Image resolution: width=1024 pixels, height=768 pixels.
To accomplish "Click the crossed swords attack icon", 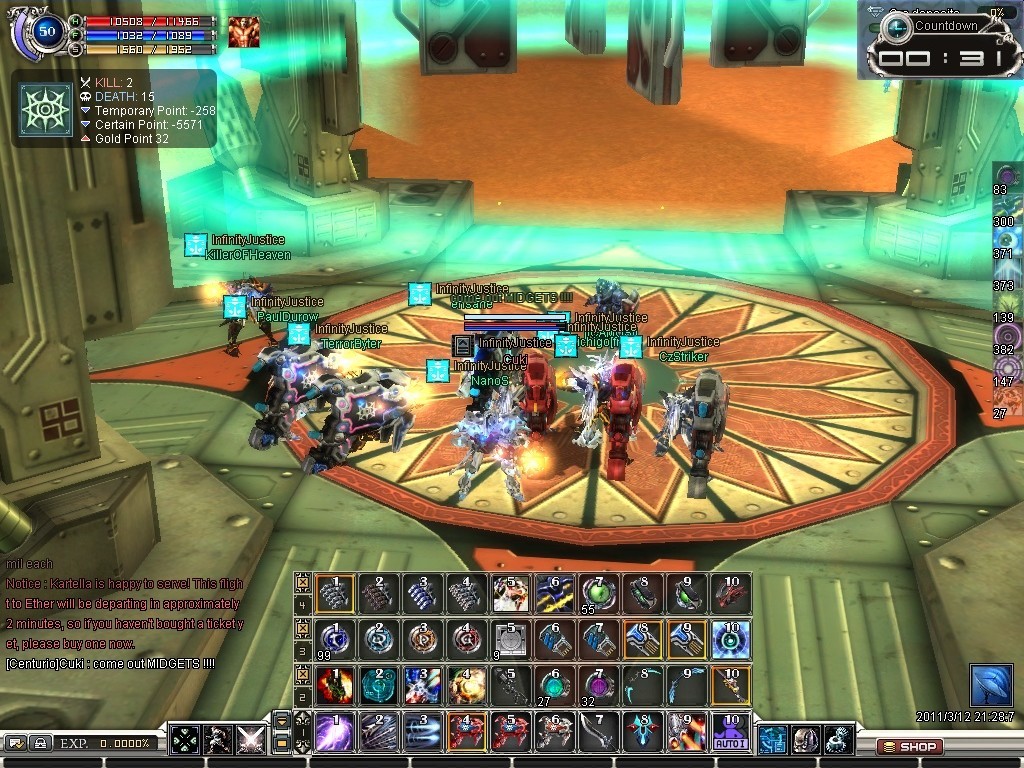I will (x=250, y=741).
